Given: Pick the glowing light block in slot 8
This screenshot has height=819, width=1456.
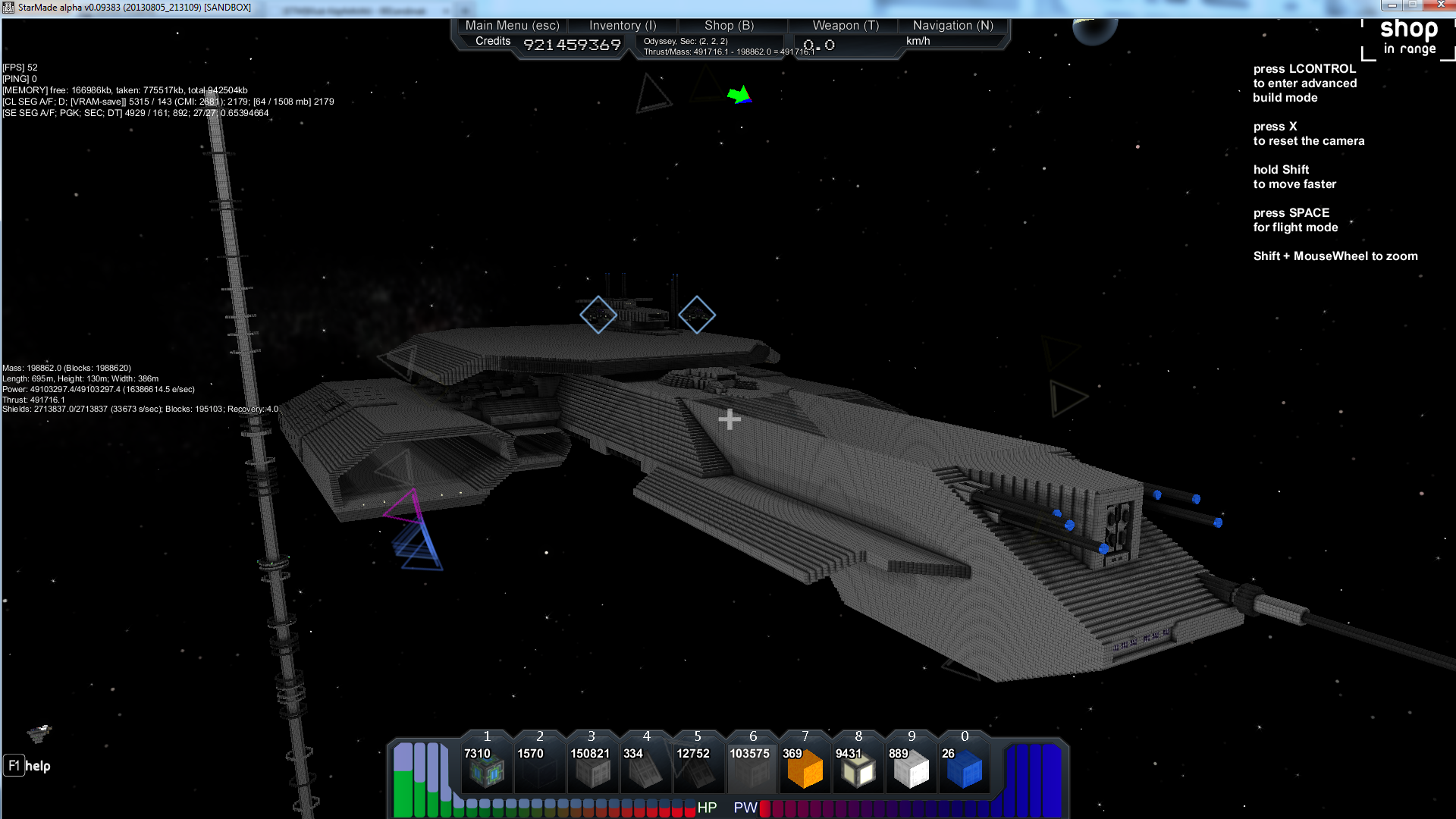Looking at the screenshot, I should [x=858, y=770].
